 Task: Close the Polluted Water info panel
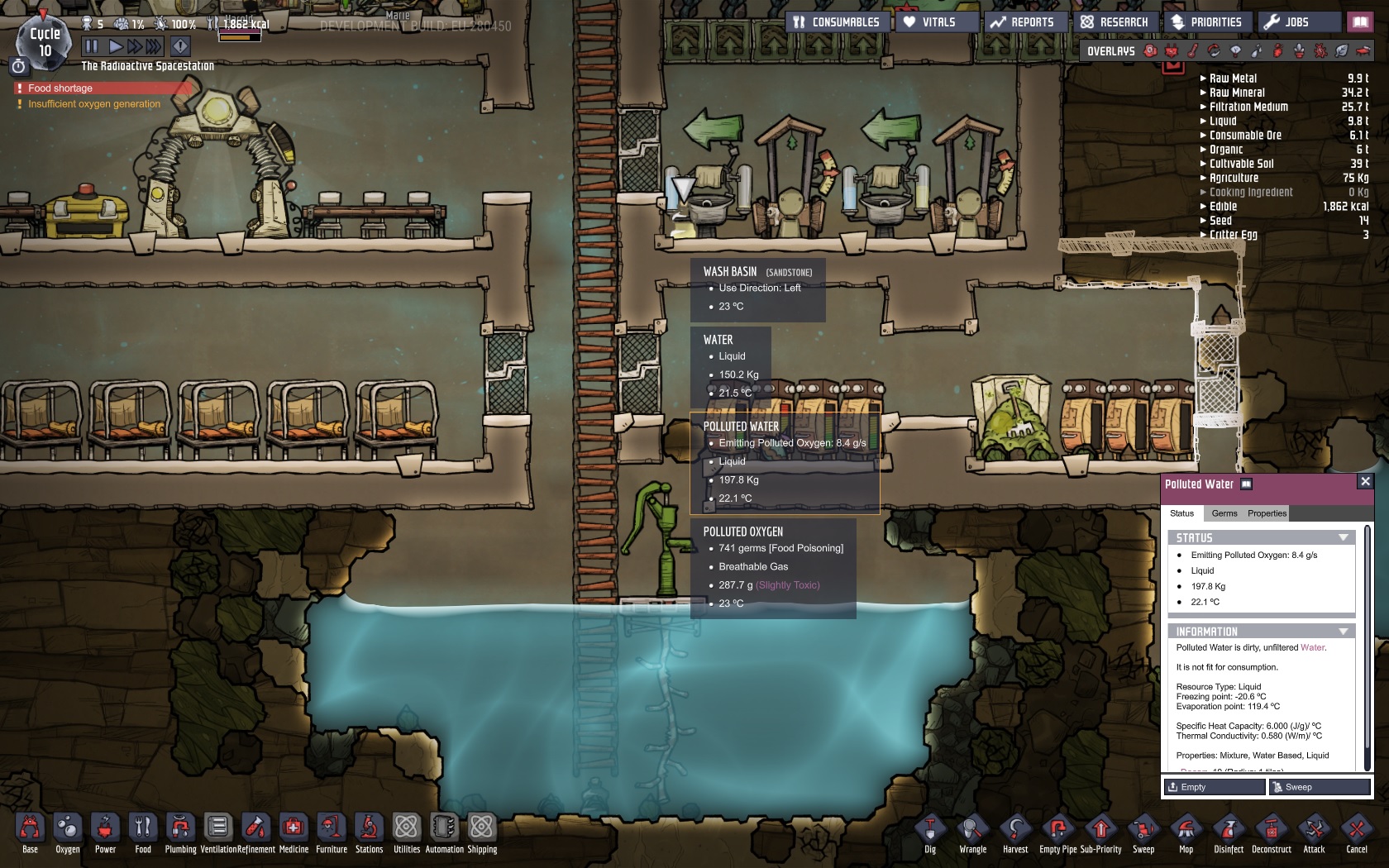[x=1365, y=481]
